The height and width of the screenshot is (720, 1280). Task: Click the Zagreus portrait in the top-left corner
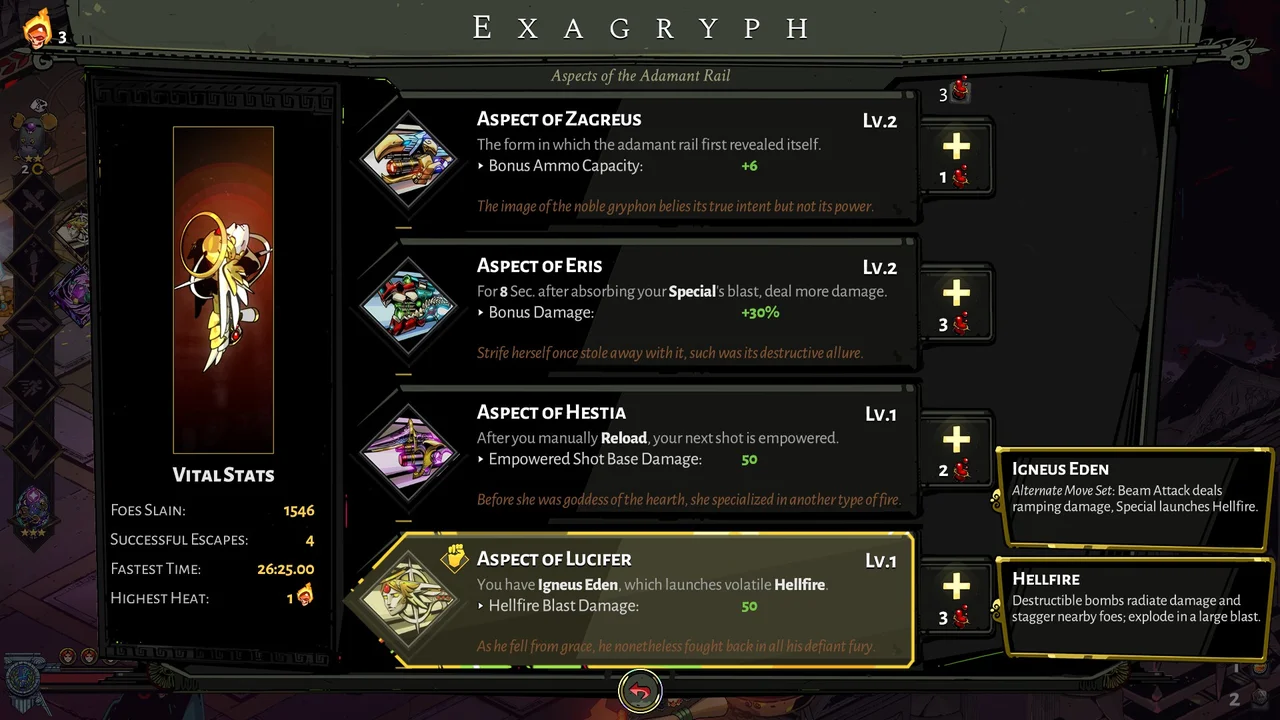(35, 27)
